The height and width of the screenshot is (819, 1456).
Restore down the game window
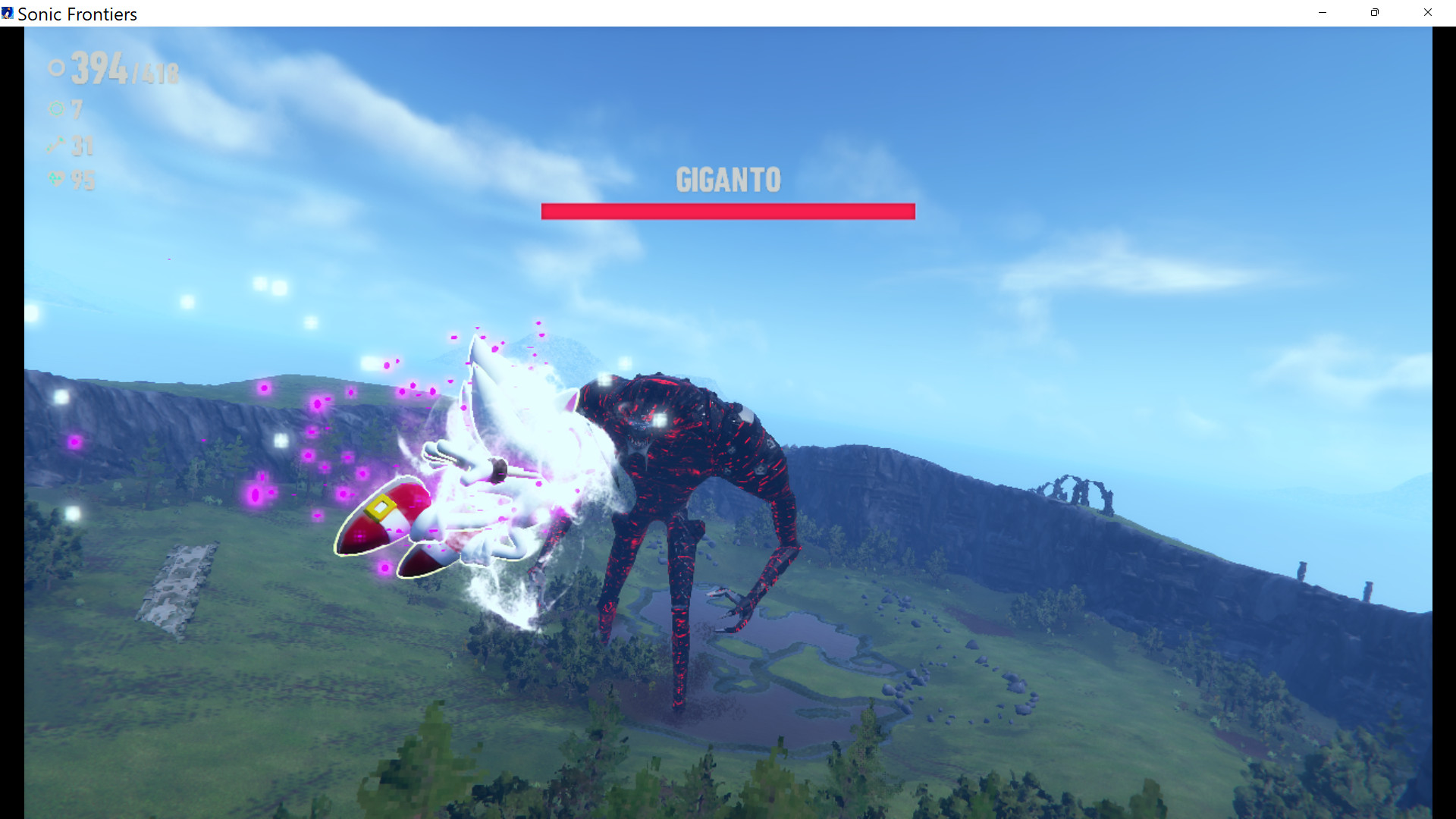point(1373,12)
